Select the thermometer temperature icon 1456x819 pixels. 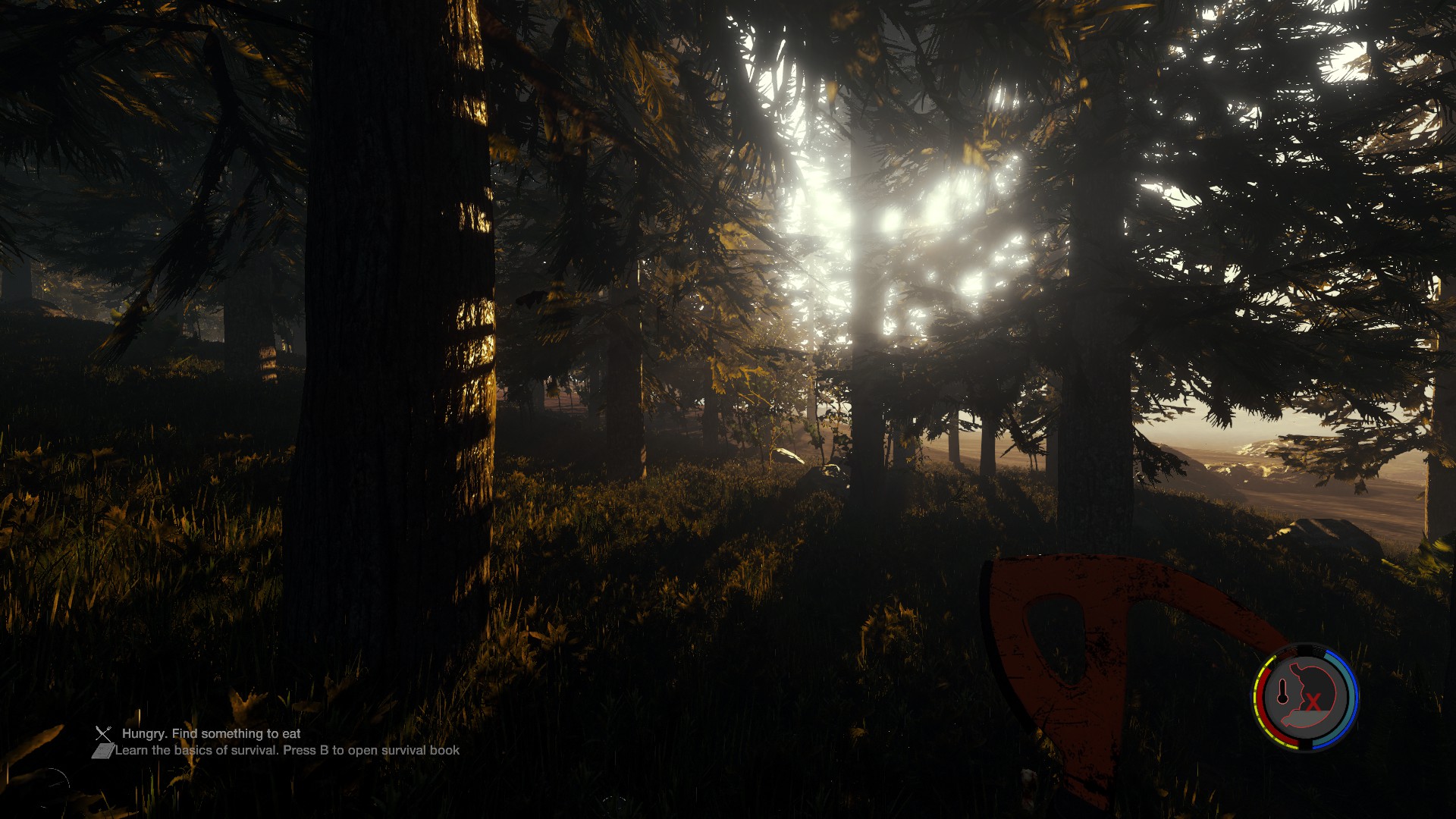click(x=1282, y=690)
